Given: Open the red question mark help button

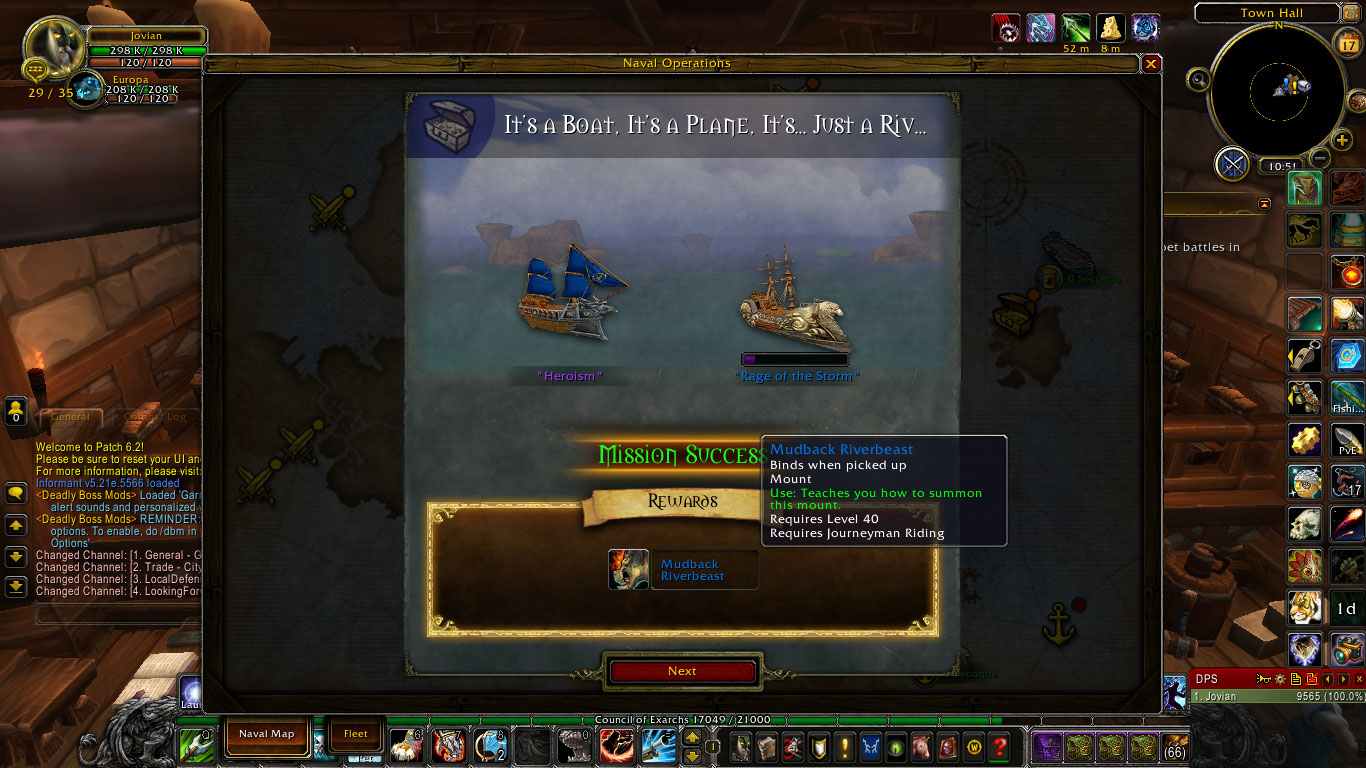Looking at the screenshot, I should click(998, 746).
